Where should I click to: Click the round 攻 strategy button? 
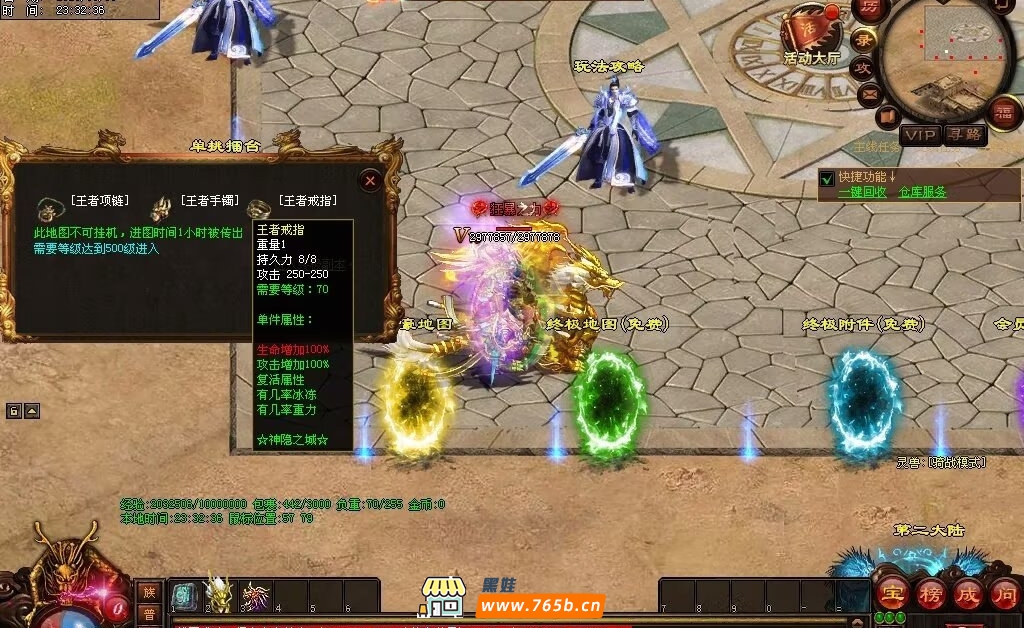(863, 68)
